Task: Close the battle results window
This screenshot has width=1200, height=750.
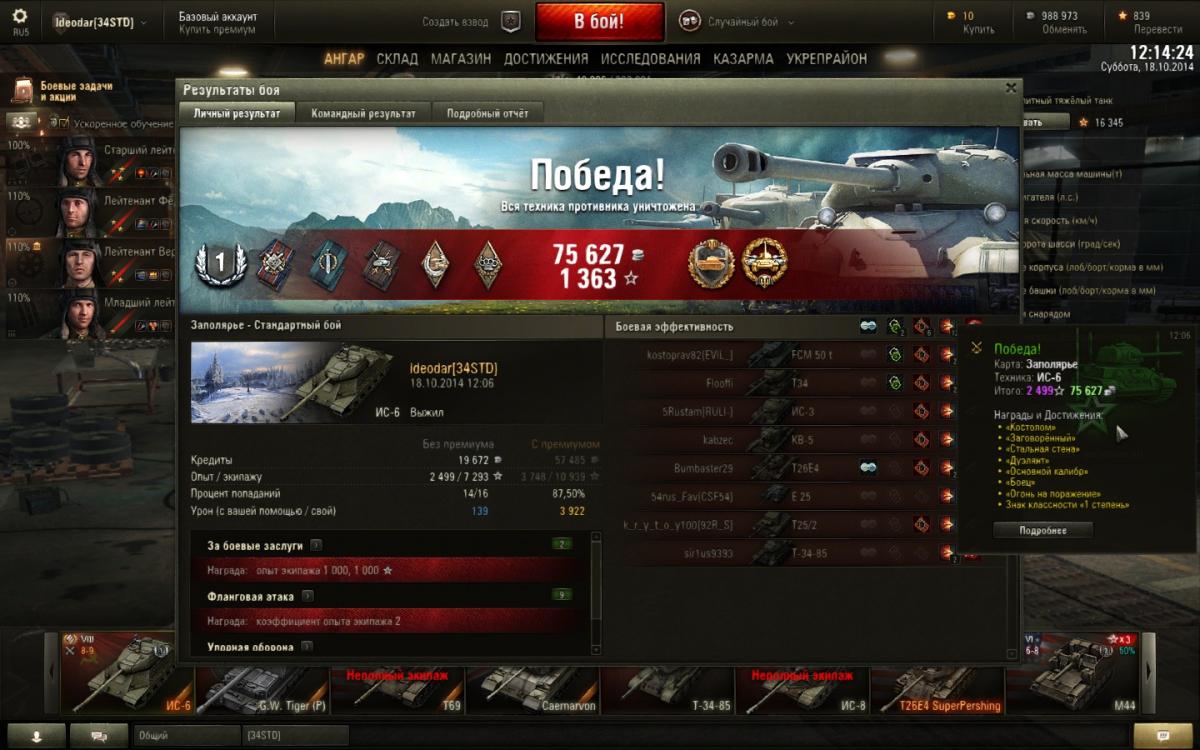Action: (x=1011, y=88)
